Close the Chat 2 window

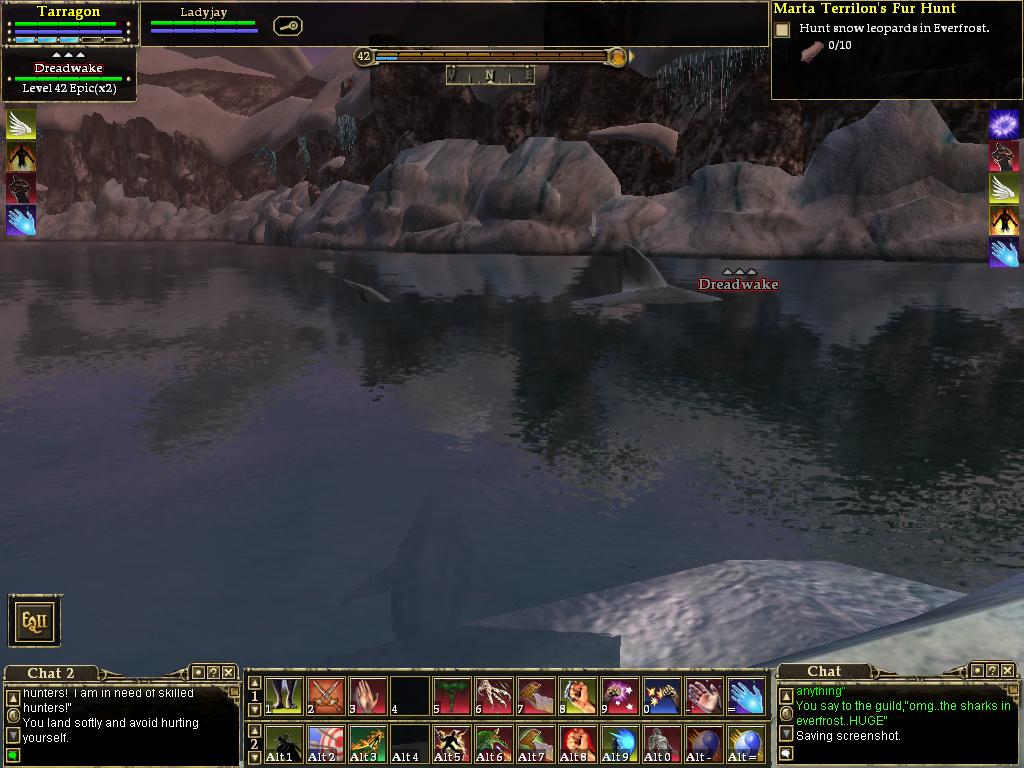pyautogui.click(x=228, y=673)
